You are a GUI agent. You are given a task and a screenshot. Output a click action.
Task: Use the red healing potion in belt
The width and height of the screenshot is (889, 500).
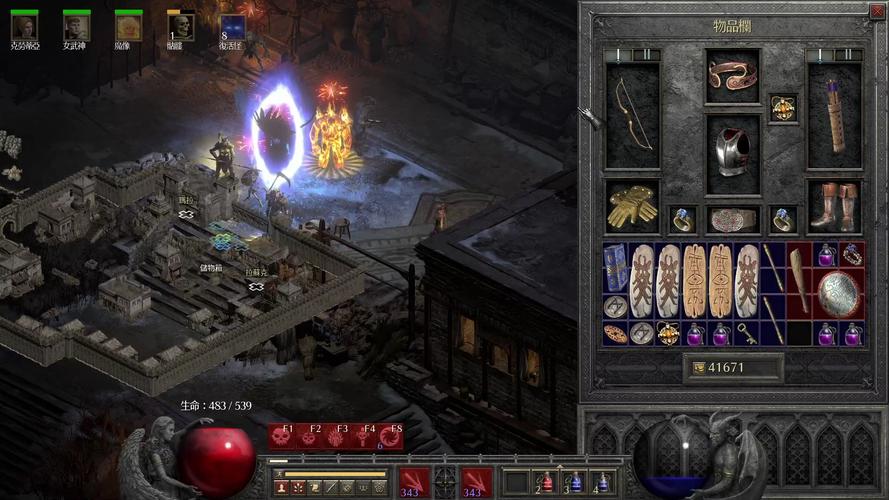[545, 482]
